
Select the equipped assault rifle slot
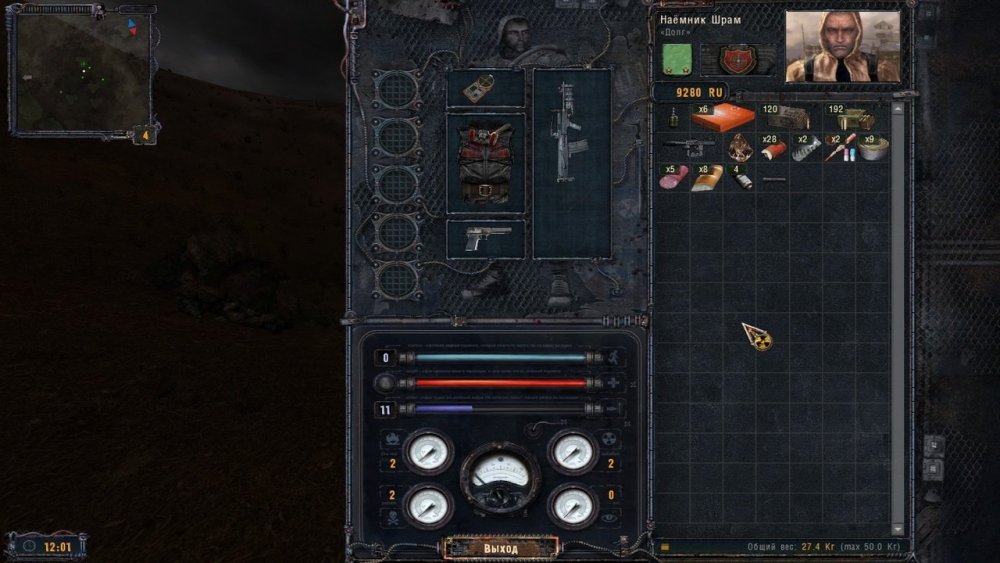click(x=571, y=162)
